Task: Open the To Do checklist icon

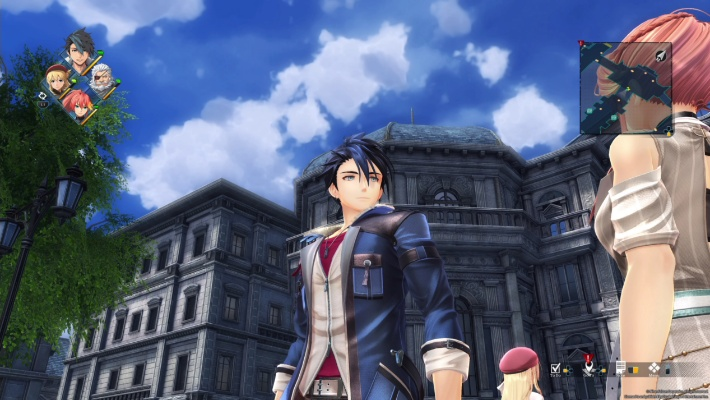Action: 556,368
